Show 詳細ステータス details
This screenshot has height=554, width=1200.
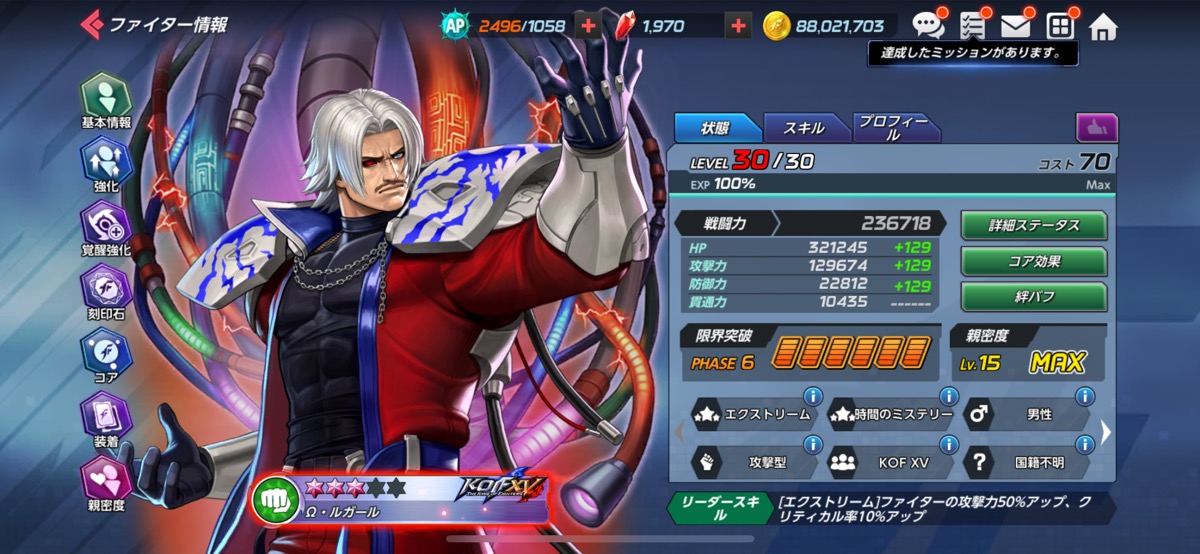[x=1033, y=225]
